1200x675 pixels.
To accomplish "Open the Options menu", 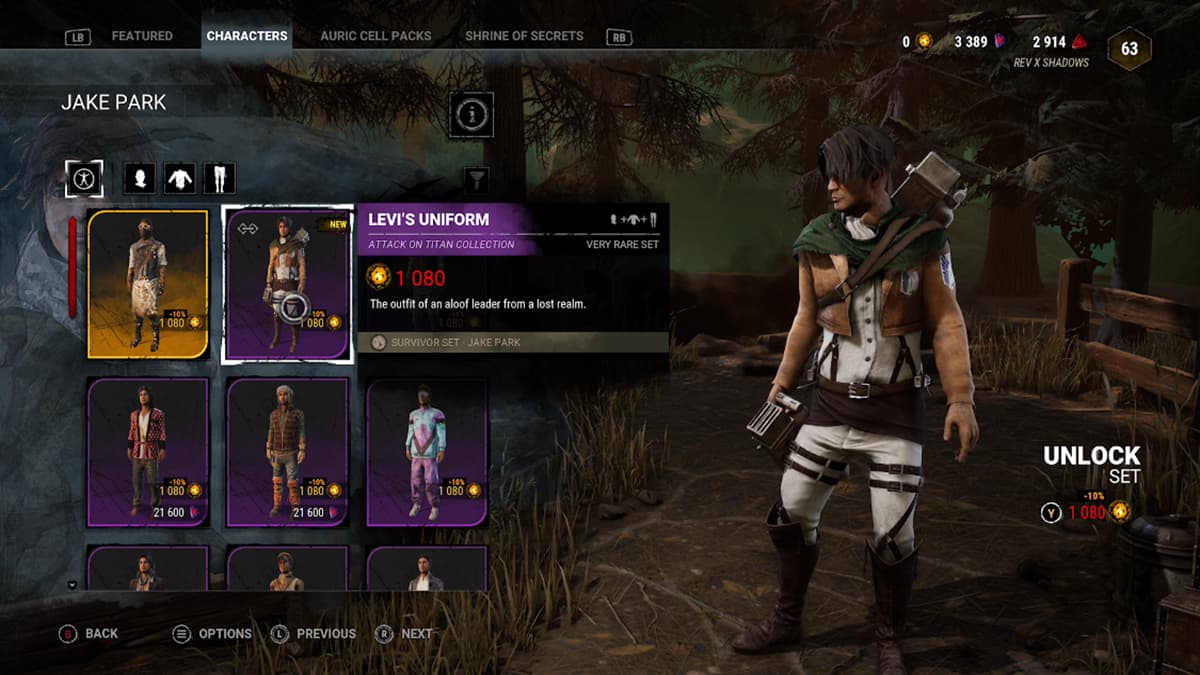I will point(213,633).
